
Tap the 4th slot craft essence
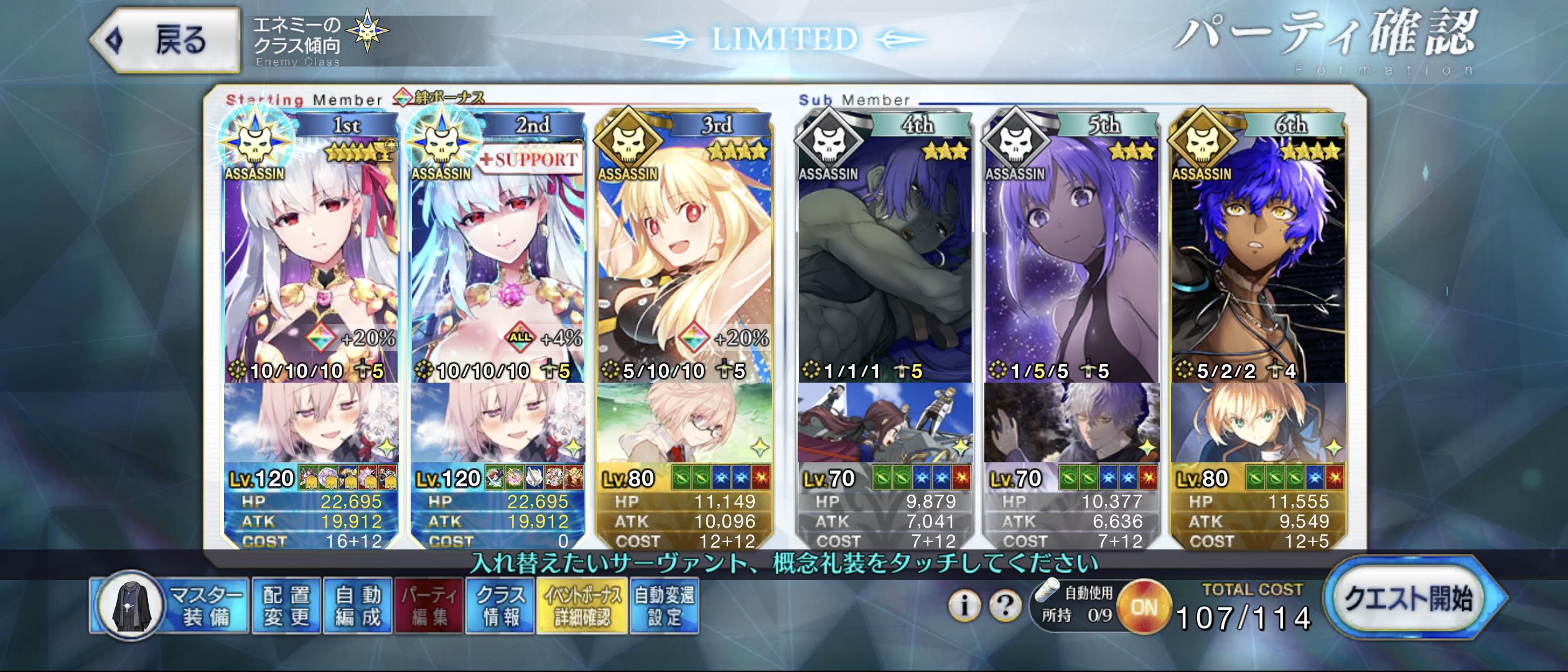[x=885, y=423]
